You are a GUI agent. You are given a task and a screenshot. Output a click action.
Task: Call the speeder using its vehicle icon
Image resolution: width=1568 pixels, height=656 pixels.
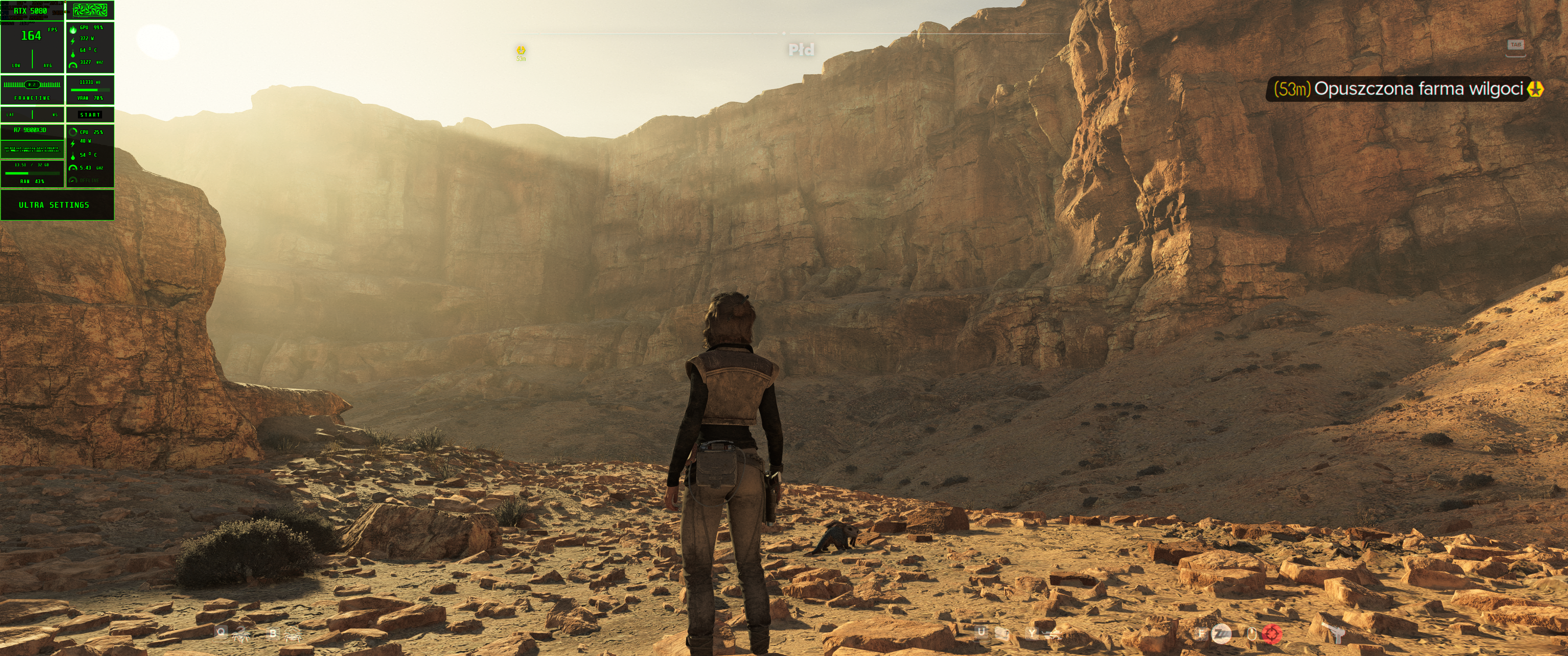click(1051, 634)
